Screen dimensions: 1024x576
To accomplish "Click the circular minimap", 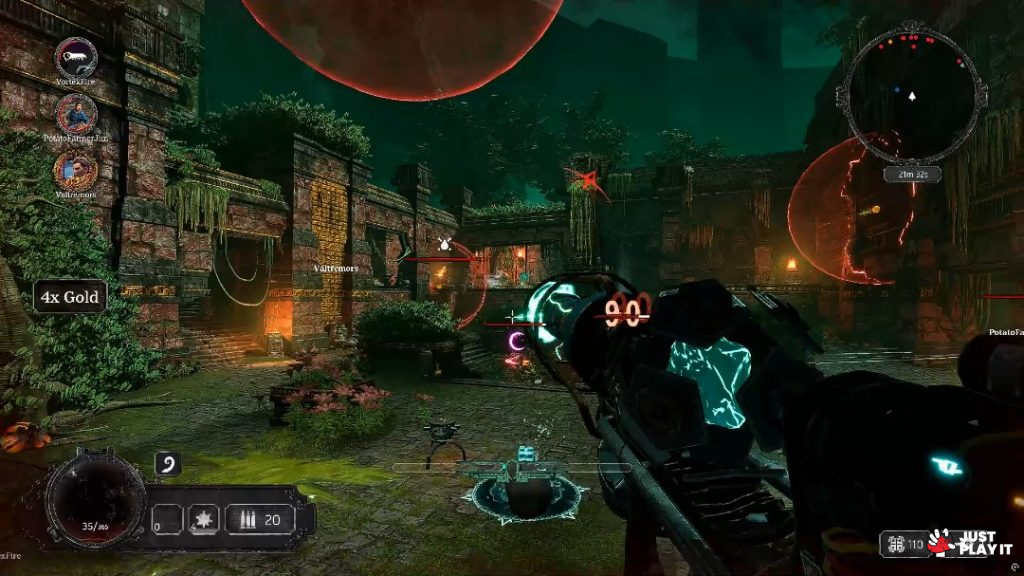I will (911, 96).
